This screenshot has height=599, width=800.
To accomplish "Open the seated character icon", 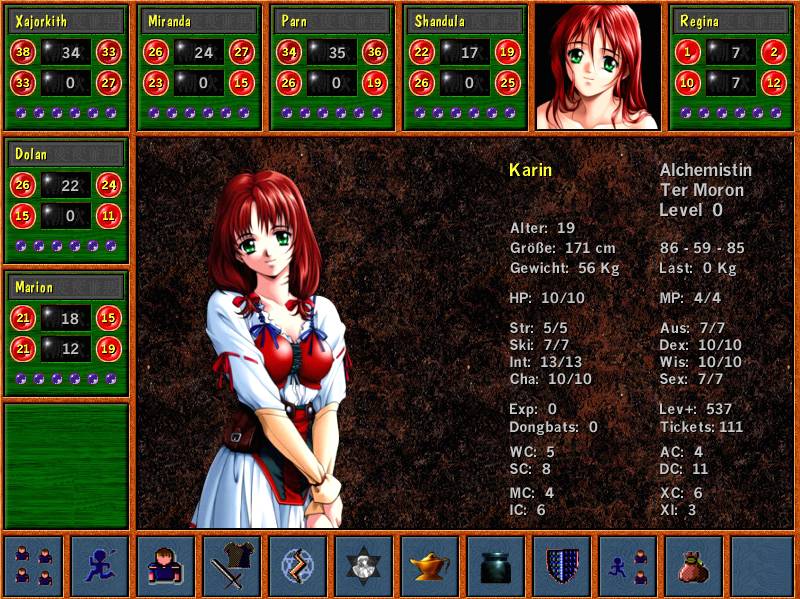I will pyautogui.click(x=166, y=565).
